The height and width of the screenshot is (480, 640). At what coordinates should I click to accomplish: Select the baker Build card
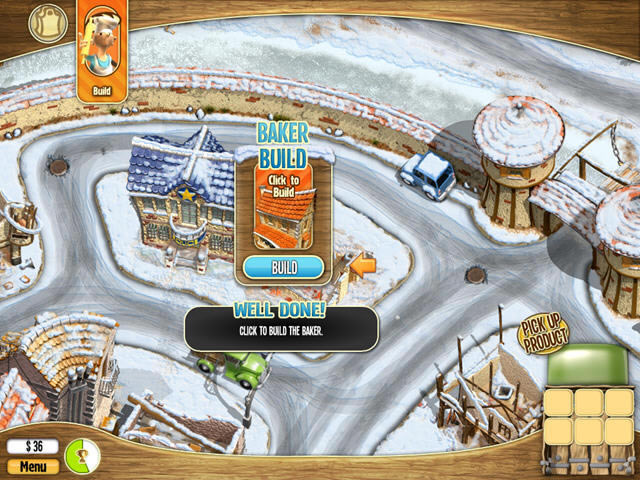pyautogui.click(x=102, y=52)
